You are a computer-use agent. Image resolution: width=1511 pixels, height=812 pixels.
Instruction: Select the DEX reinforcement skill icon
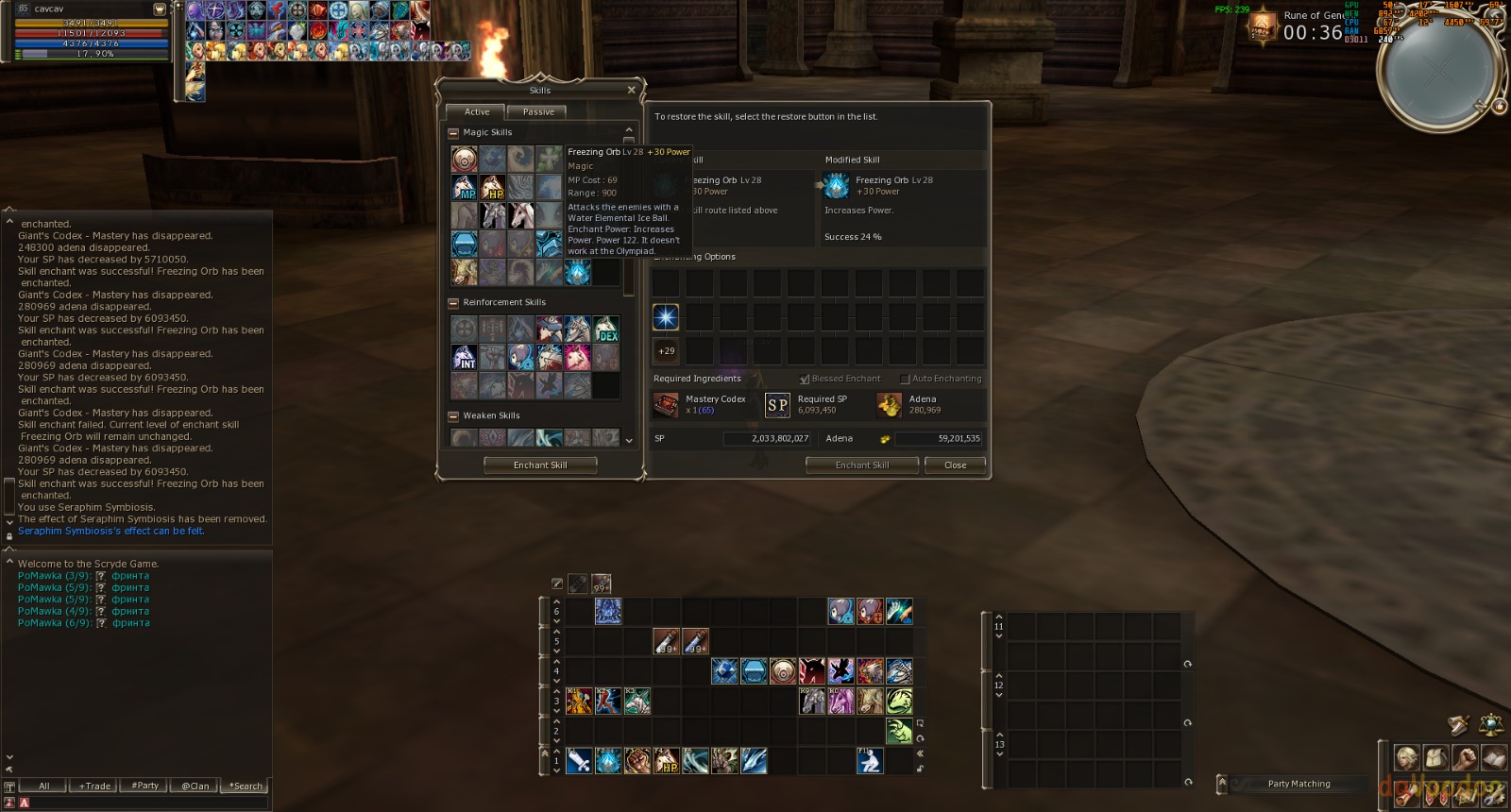606,329
